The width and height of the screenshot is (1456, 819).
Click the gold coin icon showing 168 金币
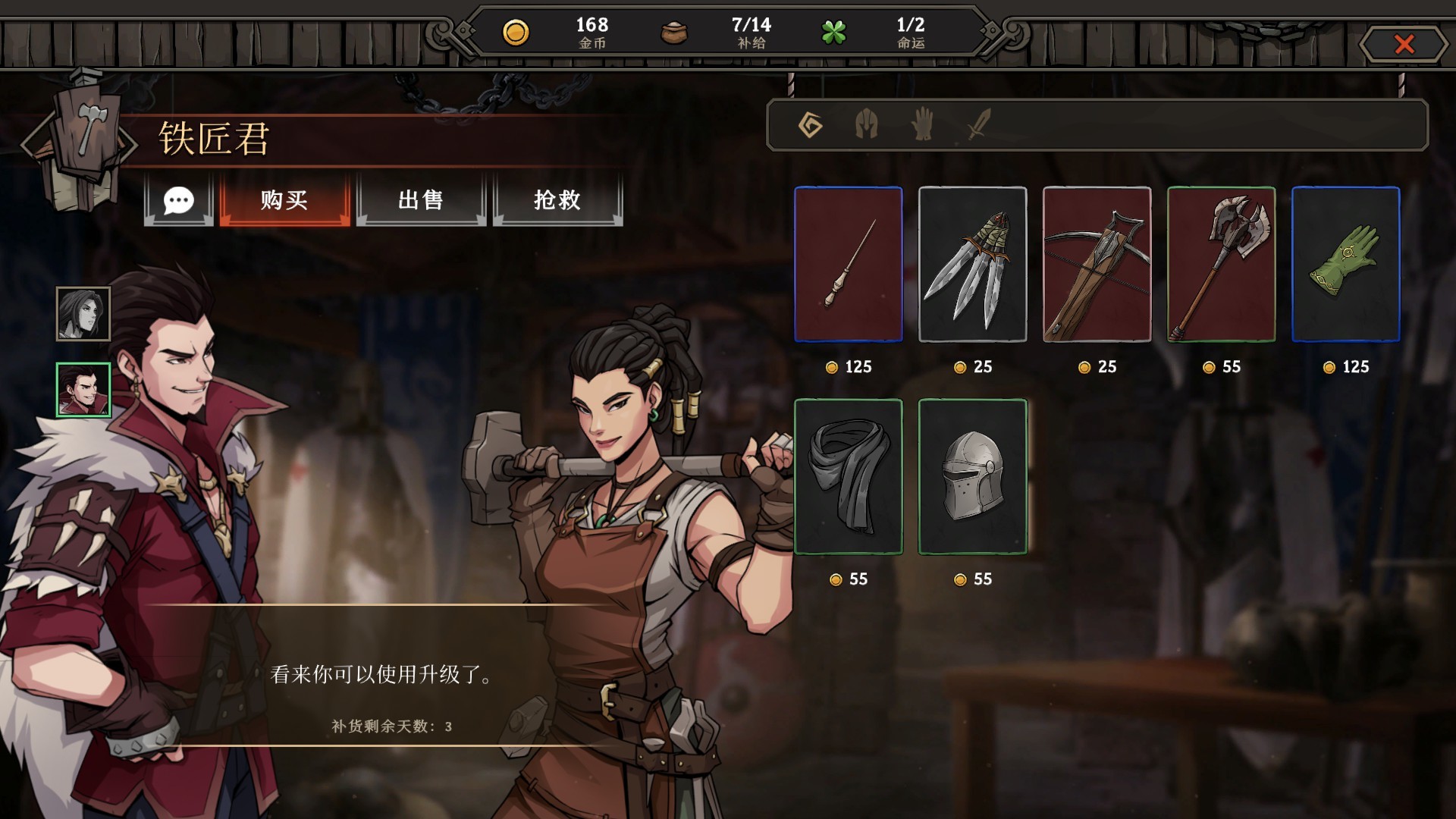click(518, 33)
